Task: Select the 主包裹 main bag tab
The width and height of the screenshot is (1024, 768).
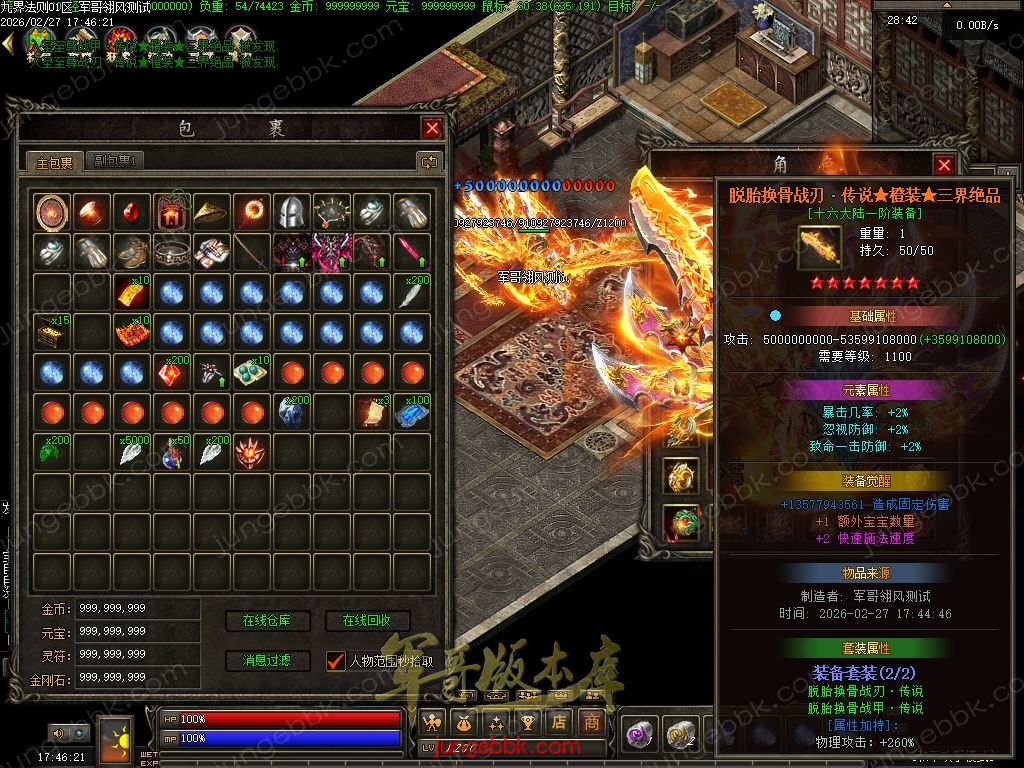Action: pos(54,162)
